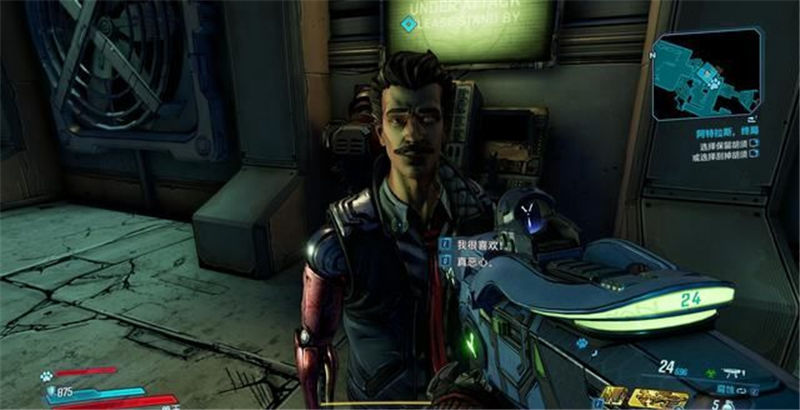The image size is (800, 410).
Task: Open the minimap
Action: pyautogui.click(x=706, y=73)
